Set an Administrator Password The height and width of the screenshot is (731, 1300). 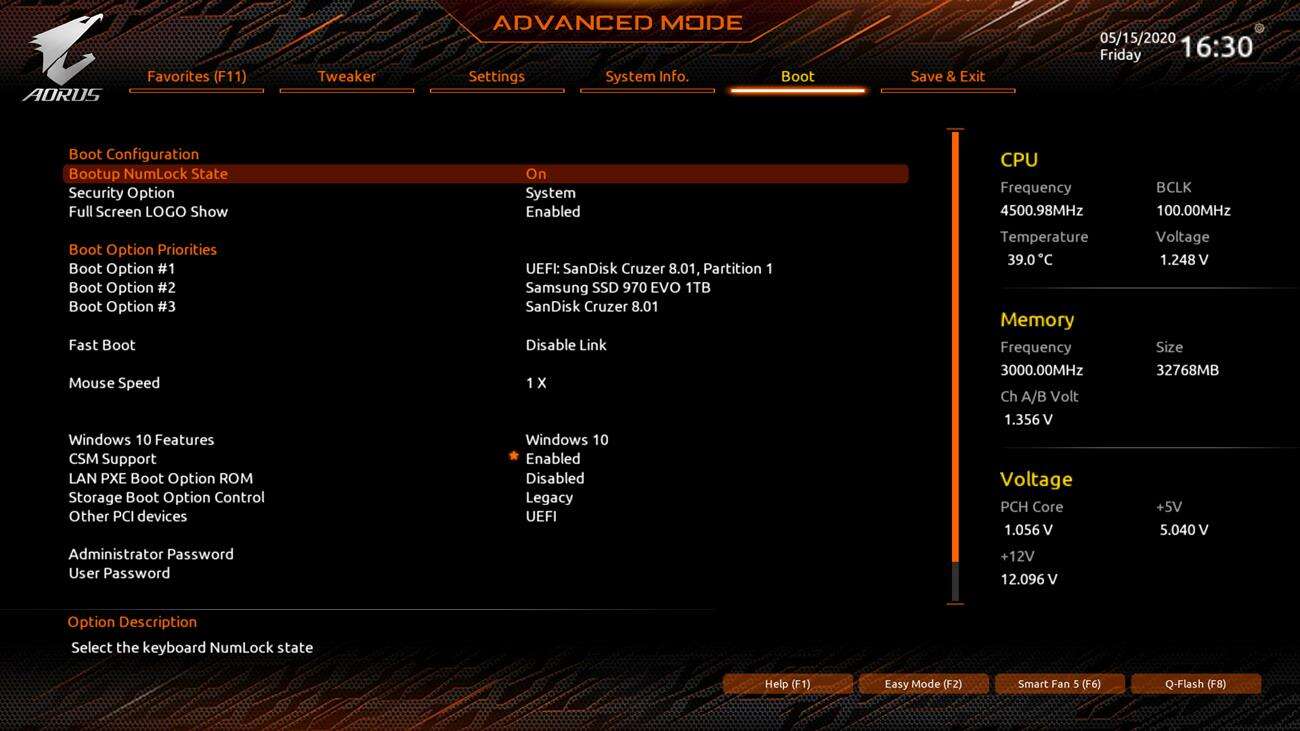(x=151, y=554)
